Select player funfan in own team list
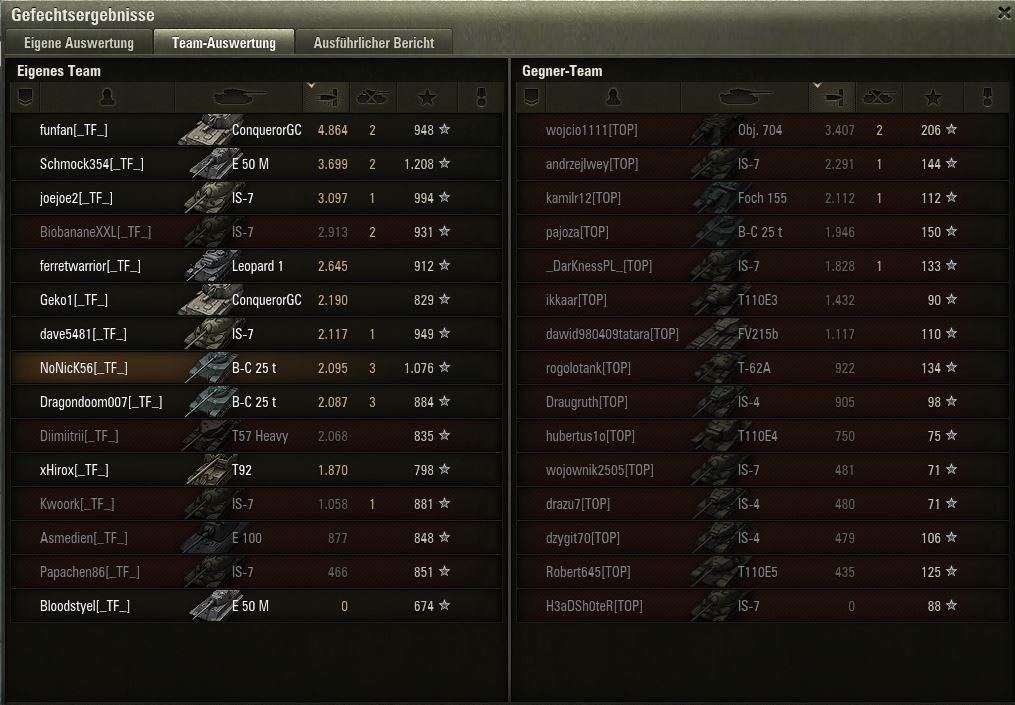The width and height of the screenshot is (1015, 705). 256,130
